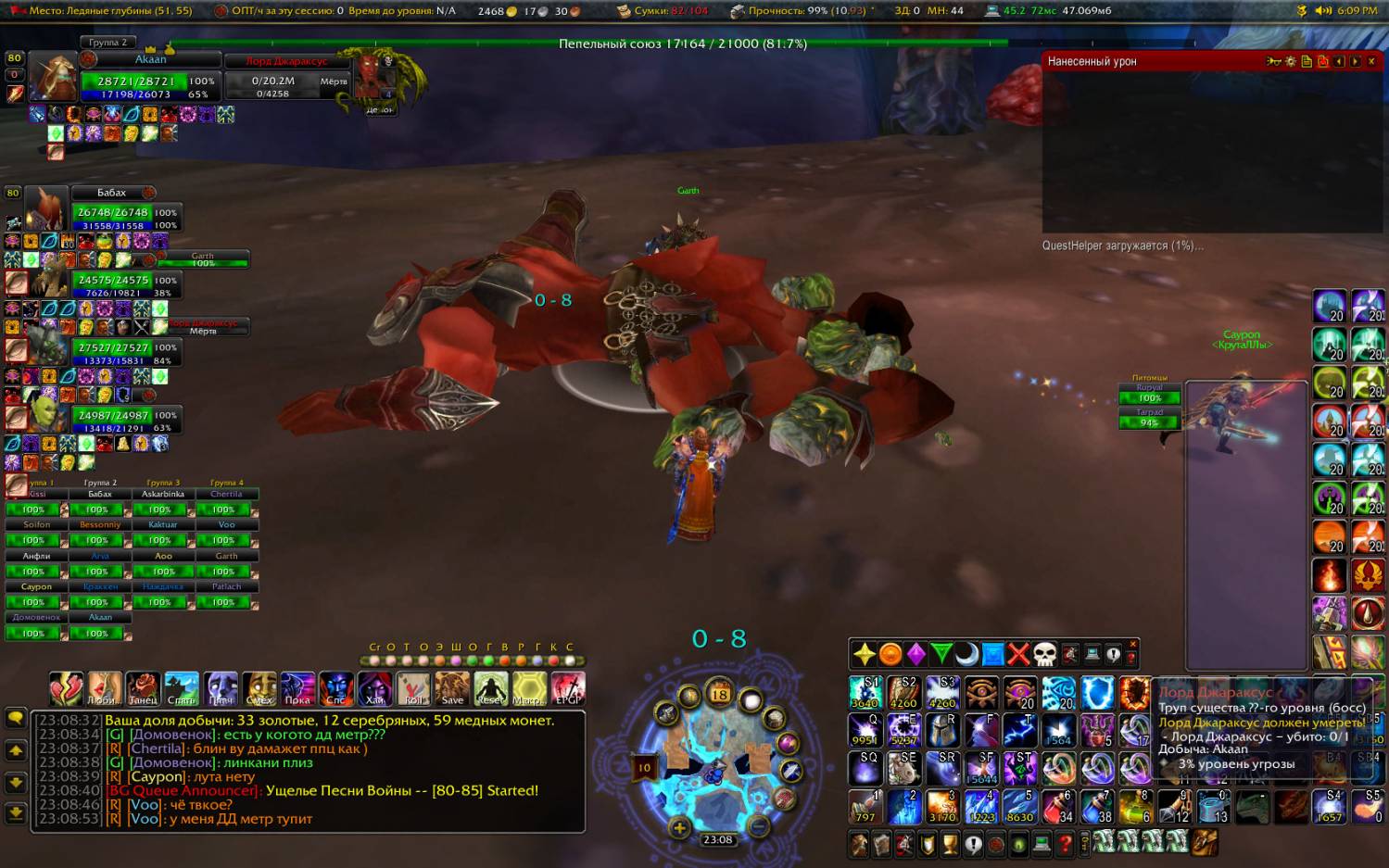Image resolution: width=1389 pixels, height=868 pixels.
Task: Pick the green triangle raid marker
Action: coord(941,654)
